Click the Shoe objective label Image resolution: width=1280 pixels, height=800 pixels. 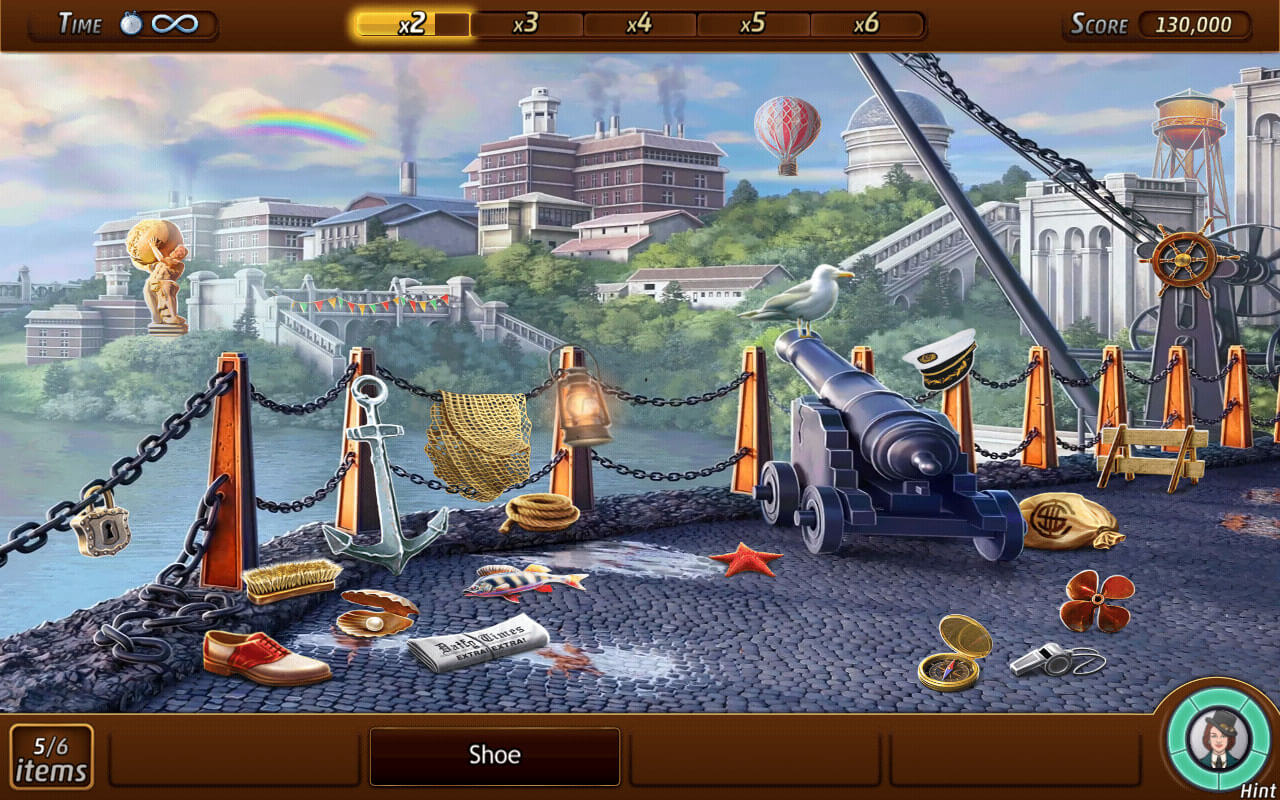point(494,756)
